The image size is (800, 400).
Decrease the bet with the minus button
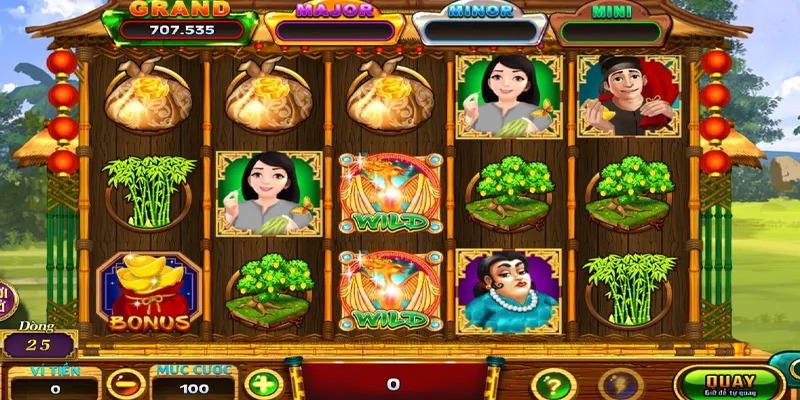click(126, 385)
